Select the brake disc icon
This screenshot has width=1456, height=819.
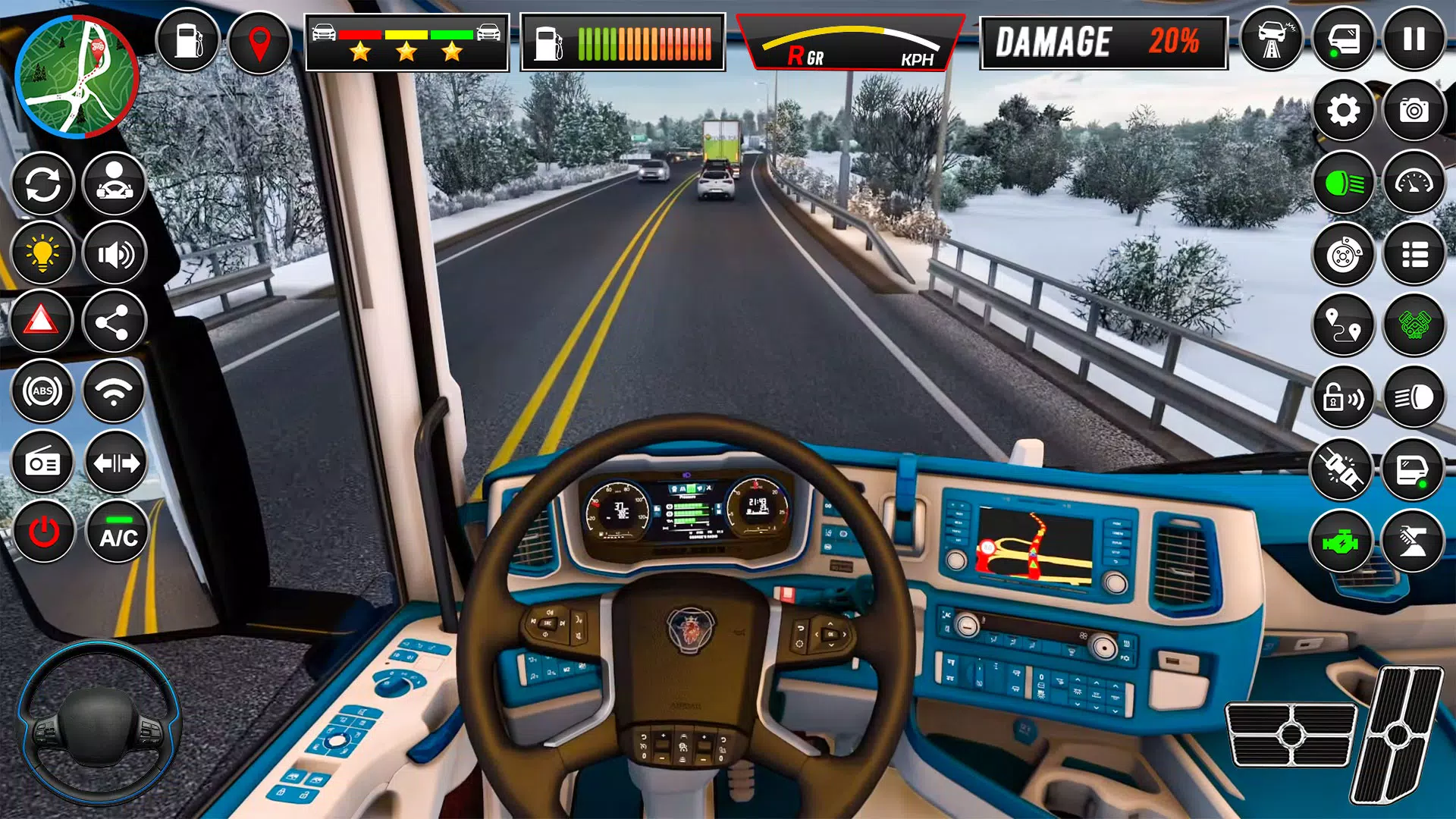pyautogui.click(x=1342, y=253)
